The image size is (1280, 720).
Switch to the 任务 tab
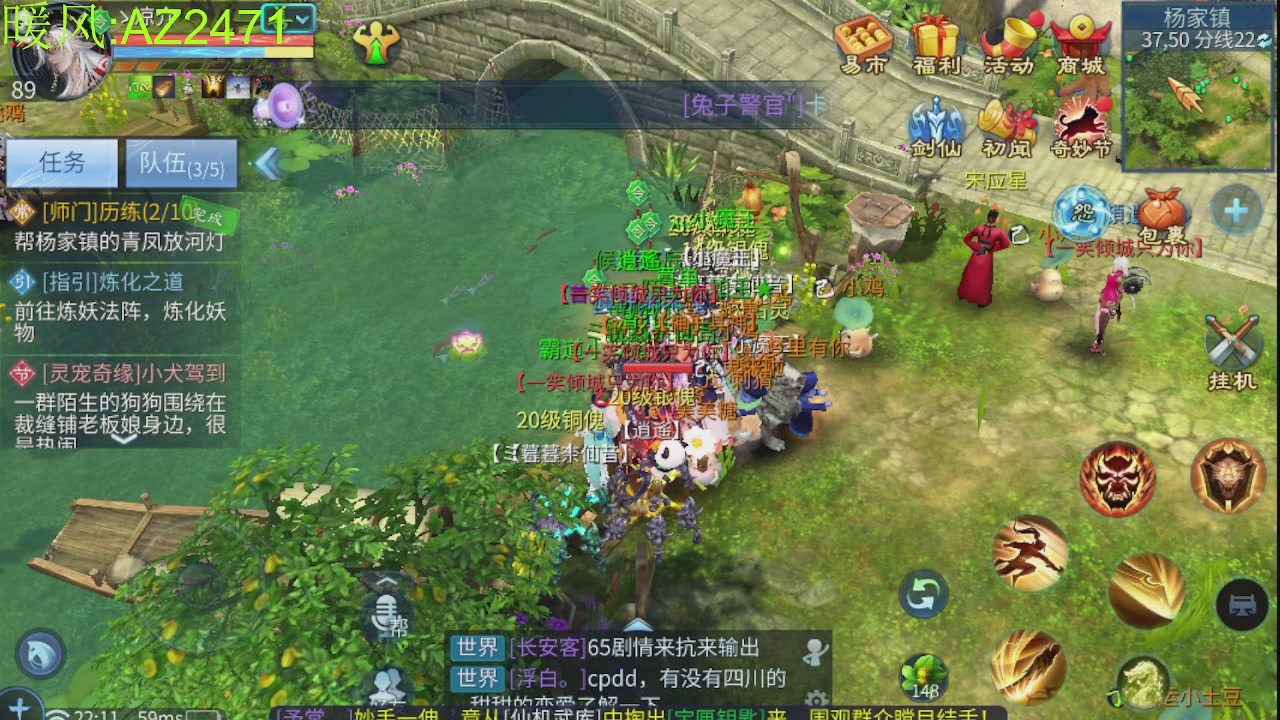coord(61,163)
